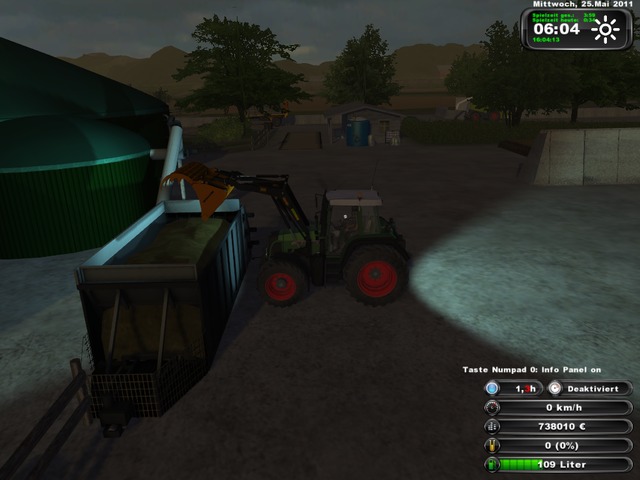Viewport: 640px width, 480px height.
Task: Select the yellow fill level icon
Action: pyautogui.click(x=492, y=445)
